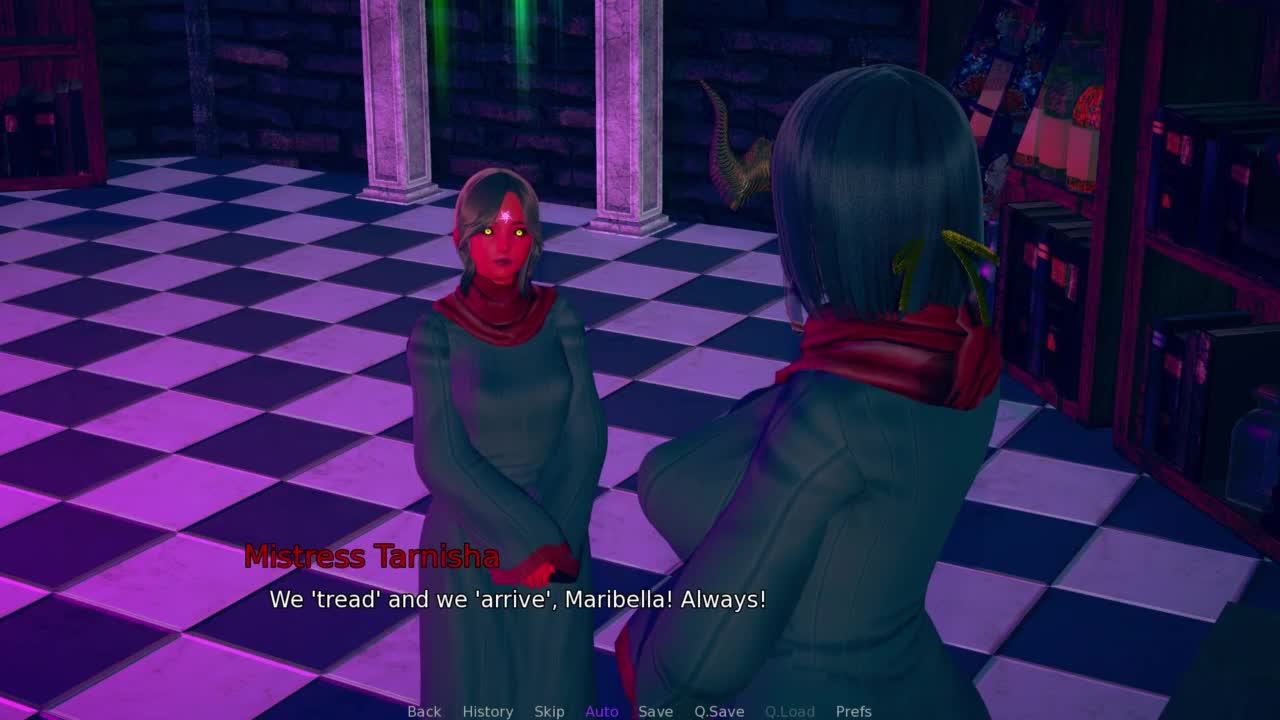Open the dialogue History log
Image resolution: width=1280 pixels, height=720 pixels.
pos(488,711)
